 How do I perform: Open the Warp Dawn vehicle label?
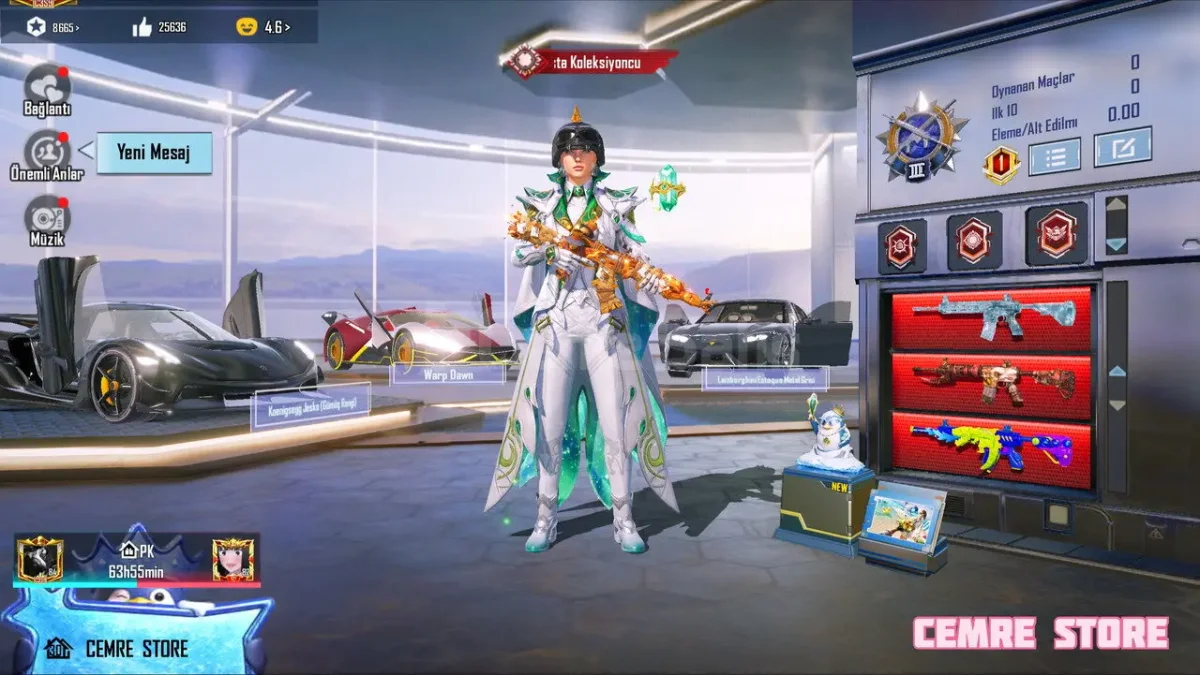coord(448,373)
